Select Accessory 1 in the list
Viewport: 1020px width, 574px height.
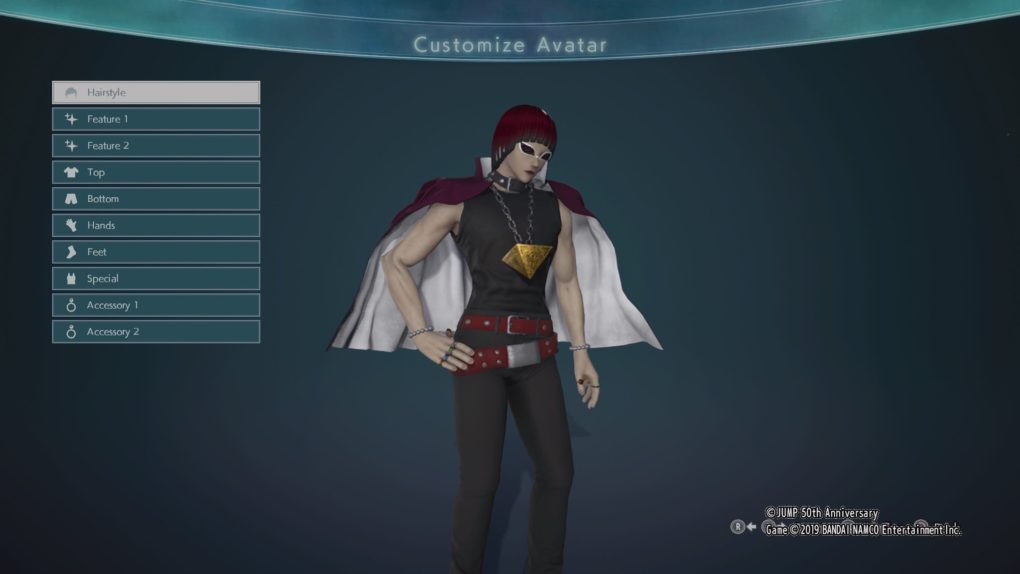tap(156, 305)
